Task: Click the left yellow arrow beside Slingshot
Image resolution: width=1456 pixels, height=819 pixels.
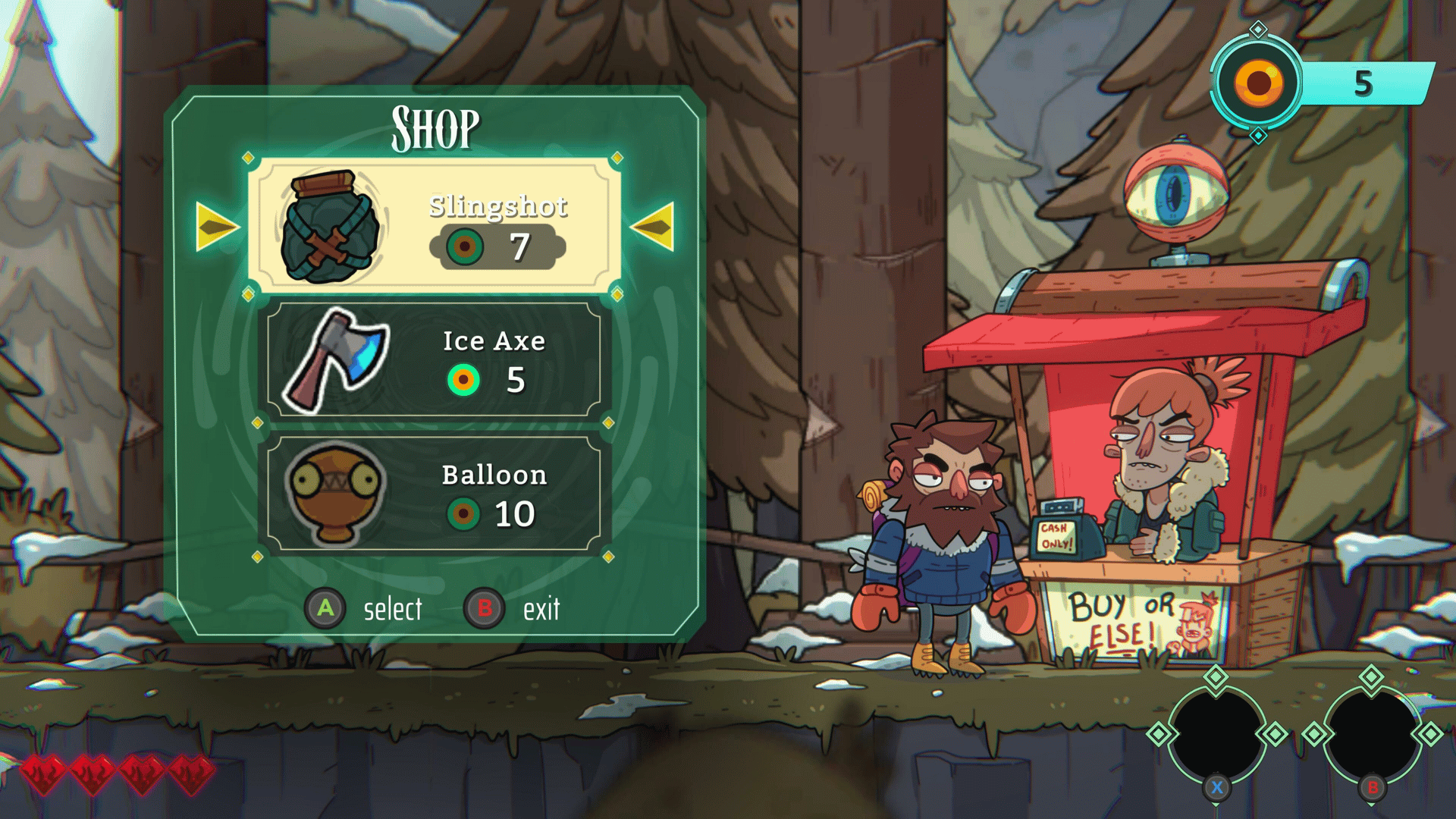Action: (x=216, y=226)
